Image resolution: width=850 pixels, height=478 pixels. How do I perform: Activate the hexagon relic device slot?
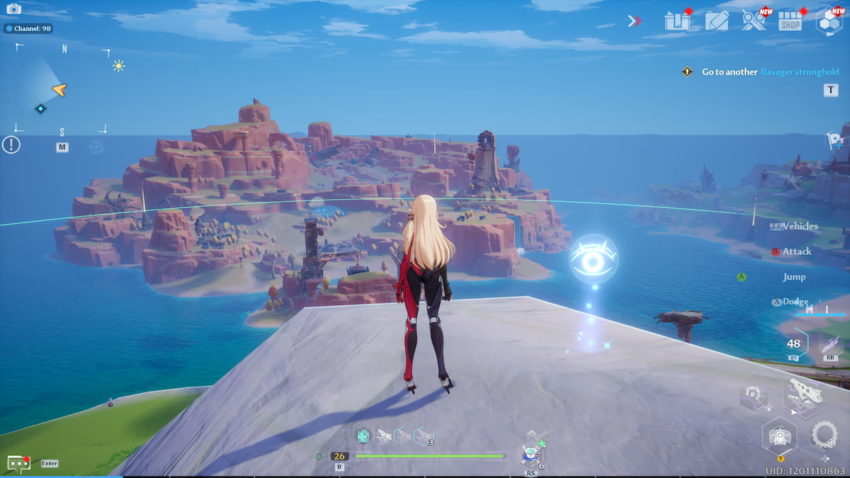click(x=778, y=436)
